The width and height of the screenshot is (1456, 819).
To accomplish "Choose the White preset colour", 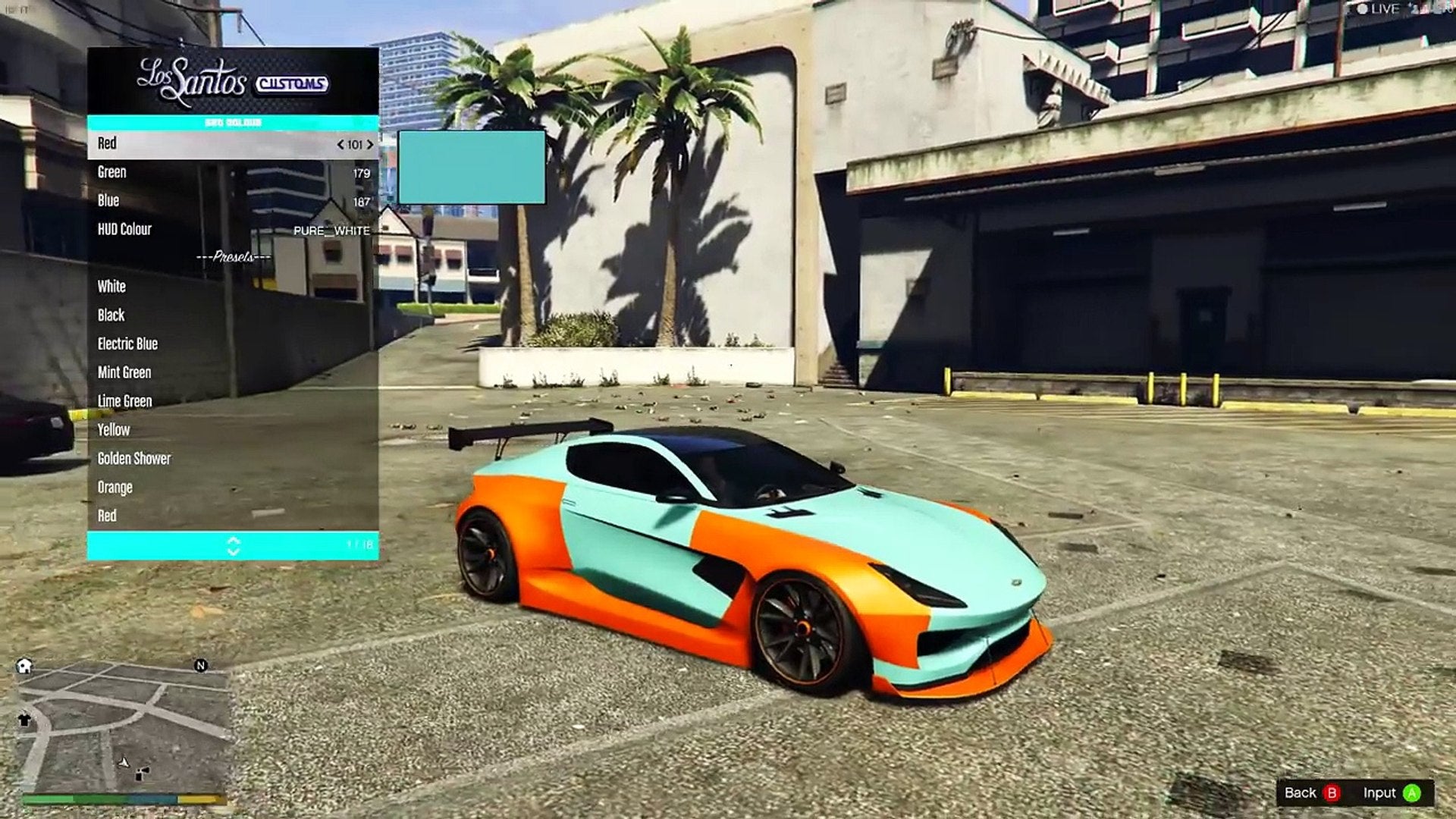I will click(232, 287).
